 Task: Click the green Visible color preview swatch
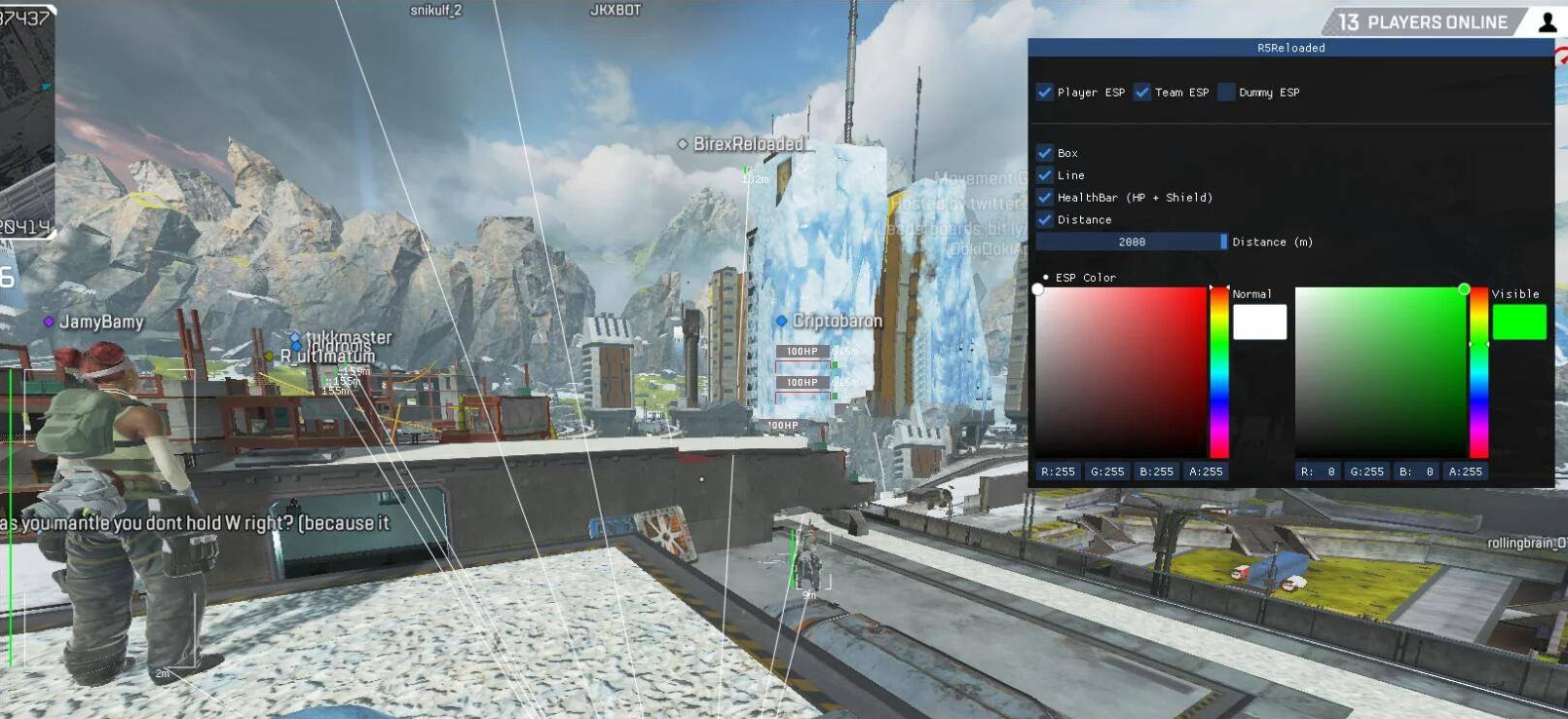tap(1518, 322)
